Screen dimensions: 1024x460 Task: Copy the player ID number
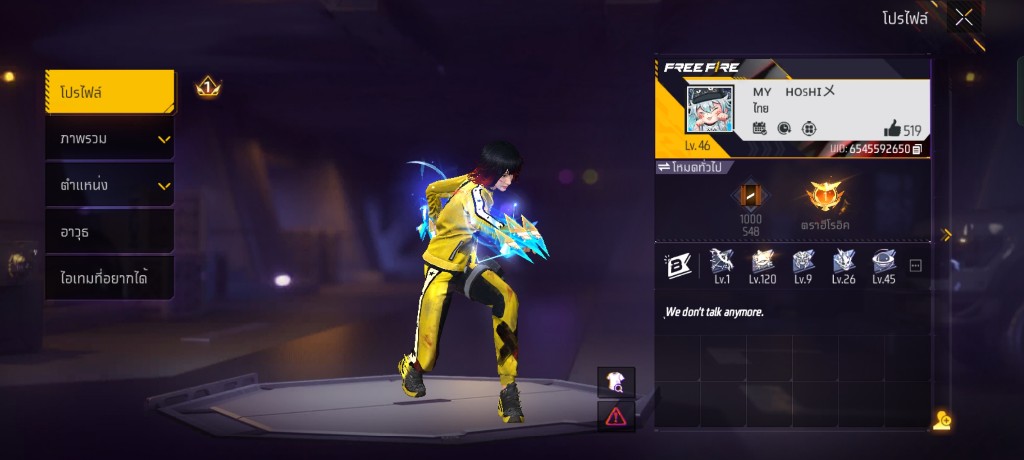(x=917, y=149)
